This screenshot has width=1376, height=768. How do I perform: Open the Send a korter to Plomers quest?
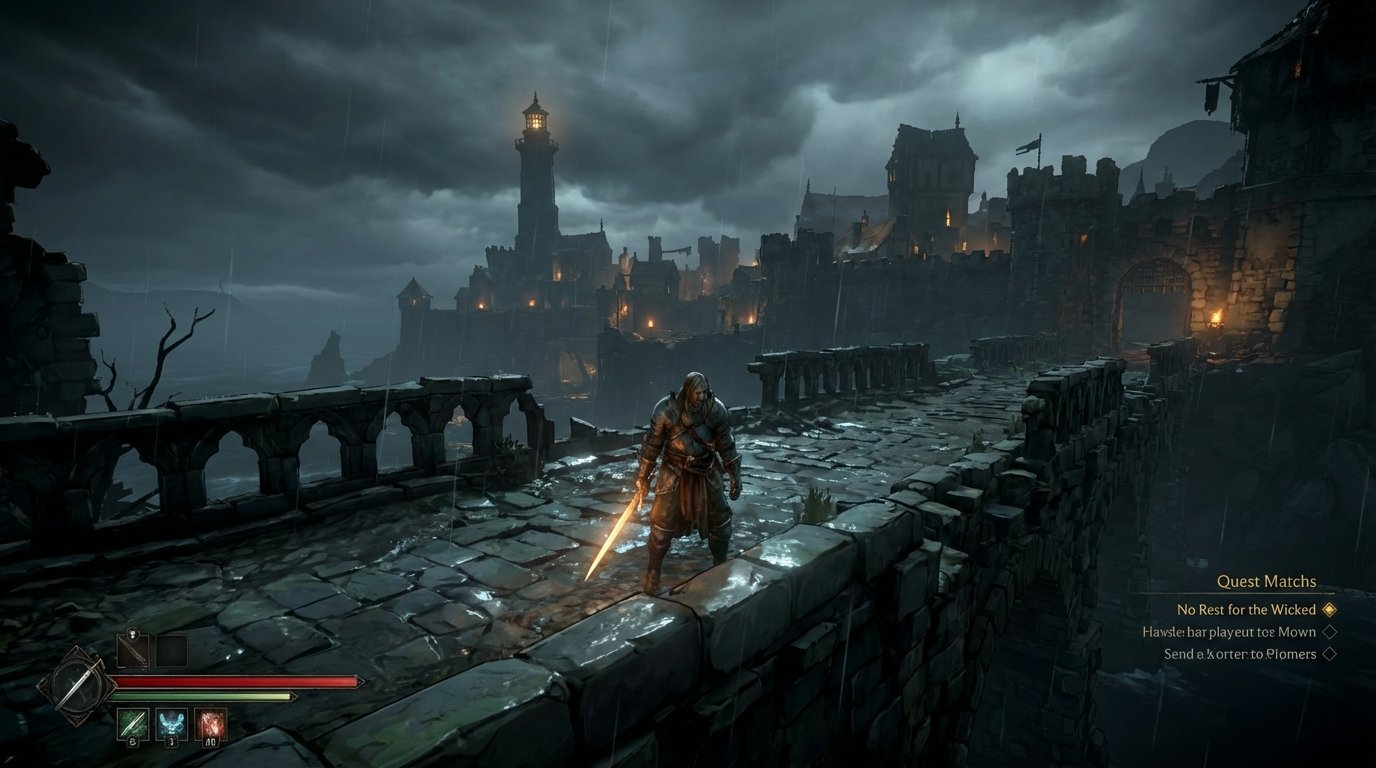[1240, 652]
